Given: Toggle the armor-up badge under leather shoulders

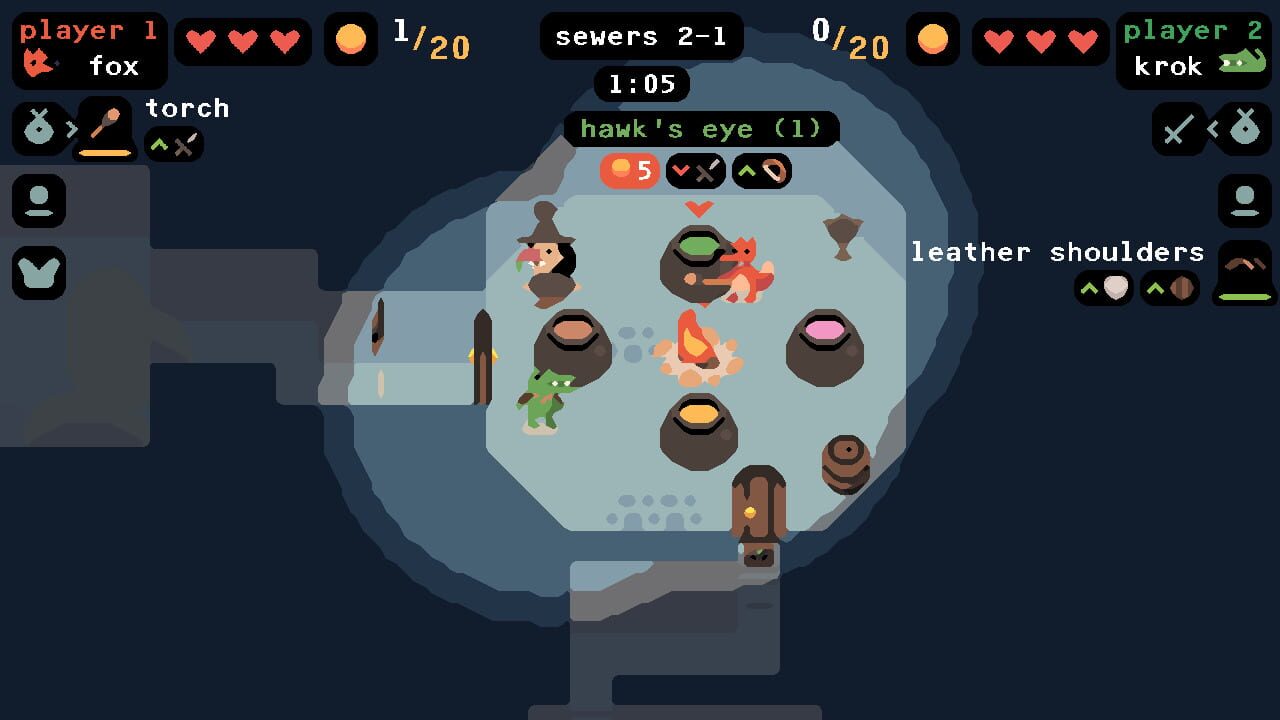Looking at the screenshot, I should tap(1103, 288).
